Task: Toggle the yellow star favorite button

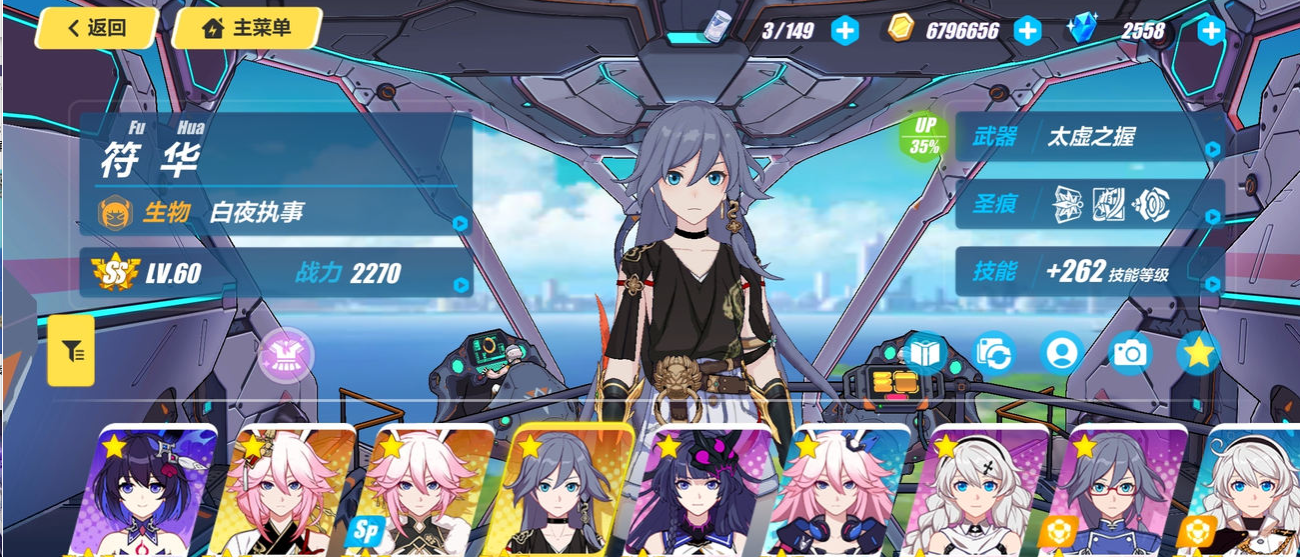Action: pos(1198,352)
